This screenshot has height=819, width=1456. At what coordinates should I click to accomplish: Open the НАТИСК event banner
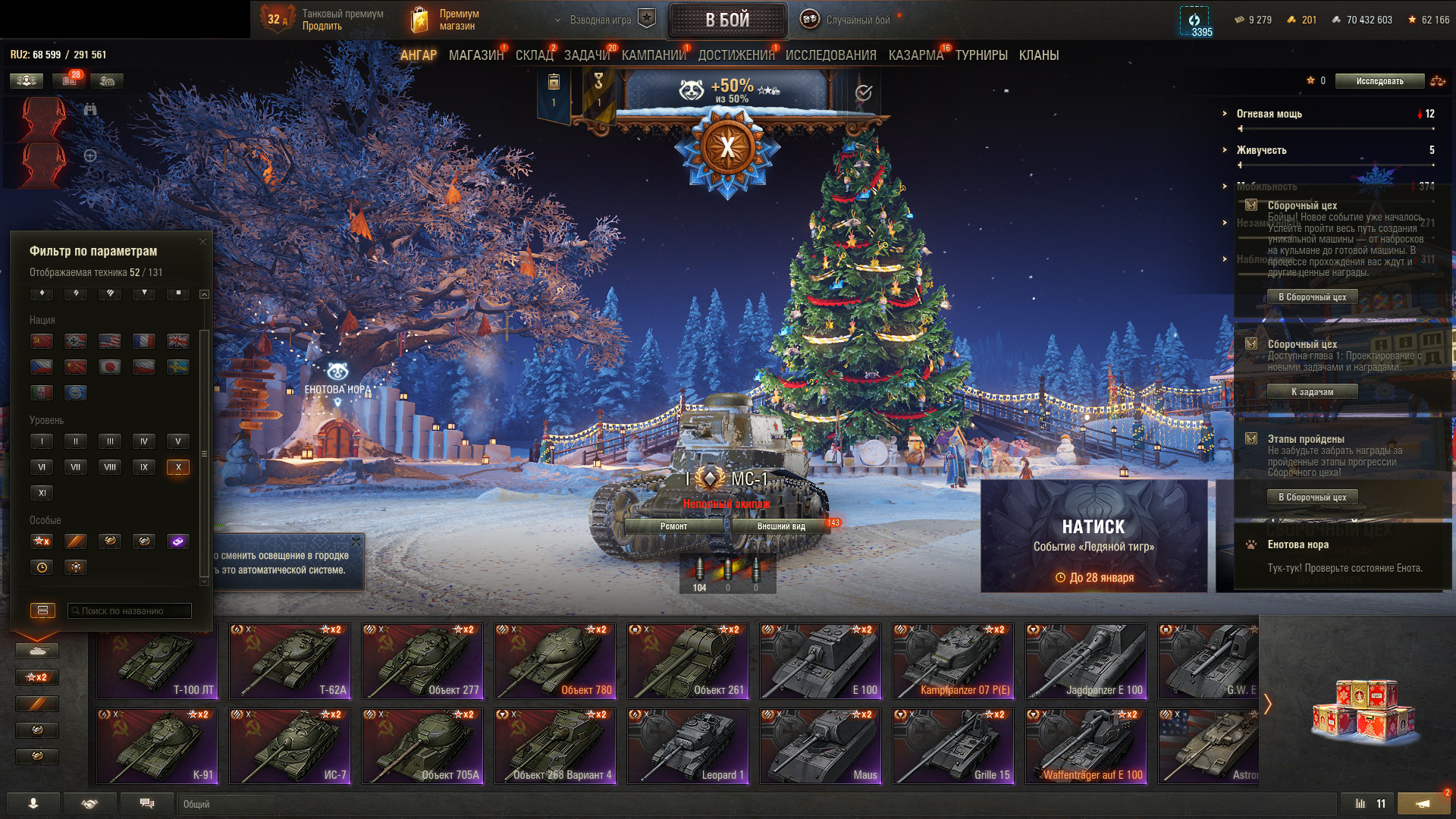pos(1094,535)
